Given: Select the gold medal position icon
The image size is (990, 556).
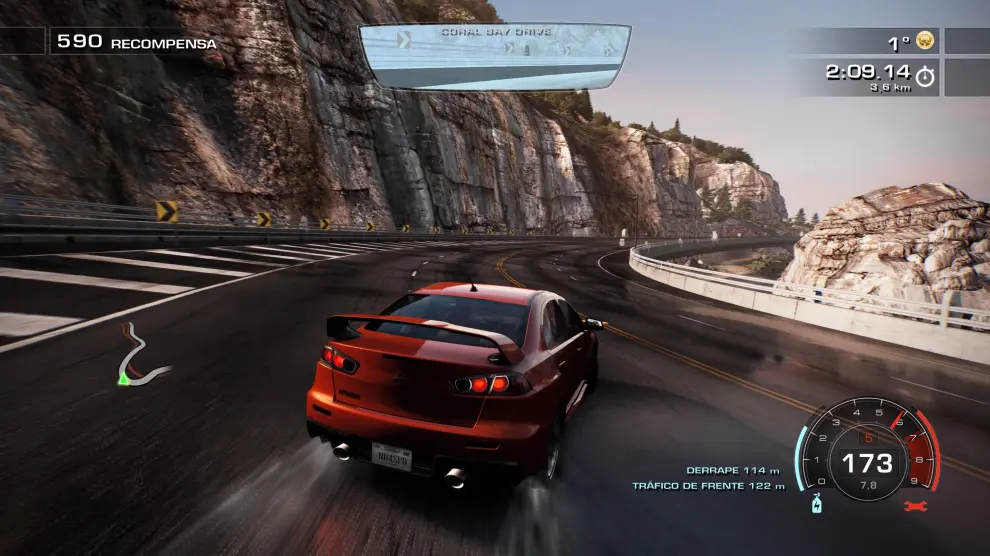Looking at the screenshot, I should [x=926, y=42].
